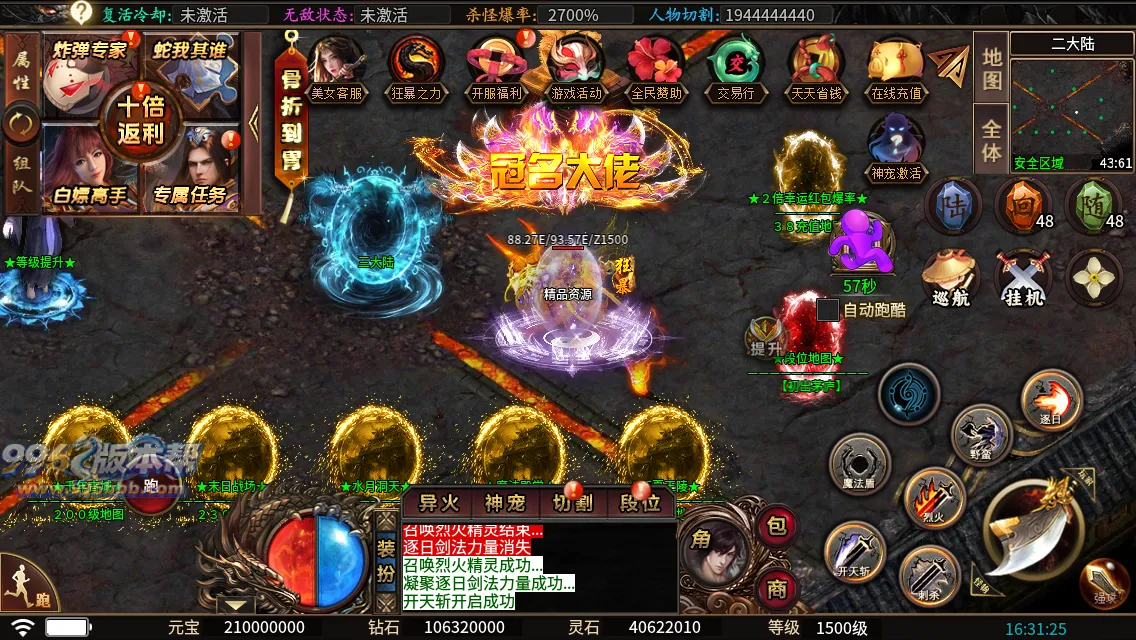1136x640 pixels.
Task: Open the 开服福利 rewards icon
Action: point(496,66)
